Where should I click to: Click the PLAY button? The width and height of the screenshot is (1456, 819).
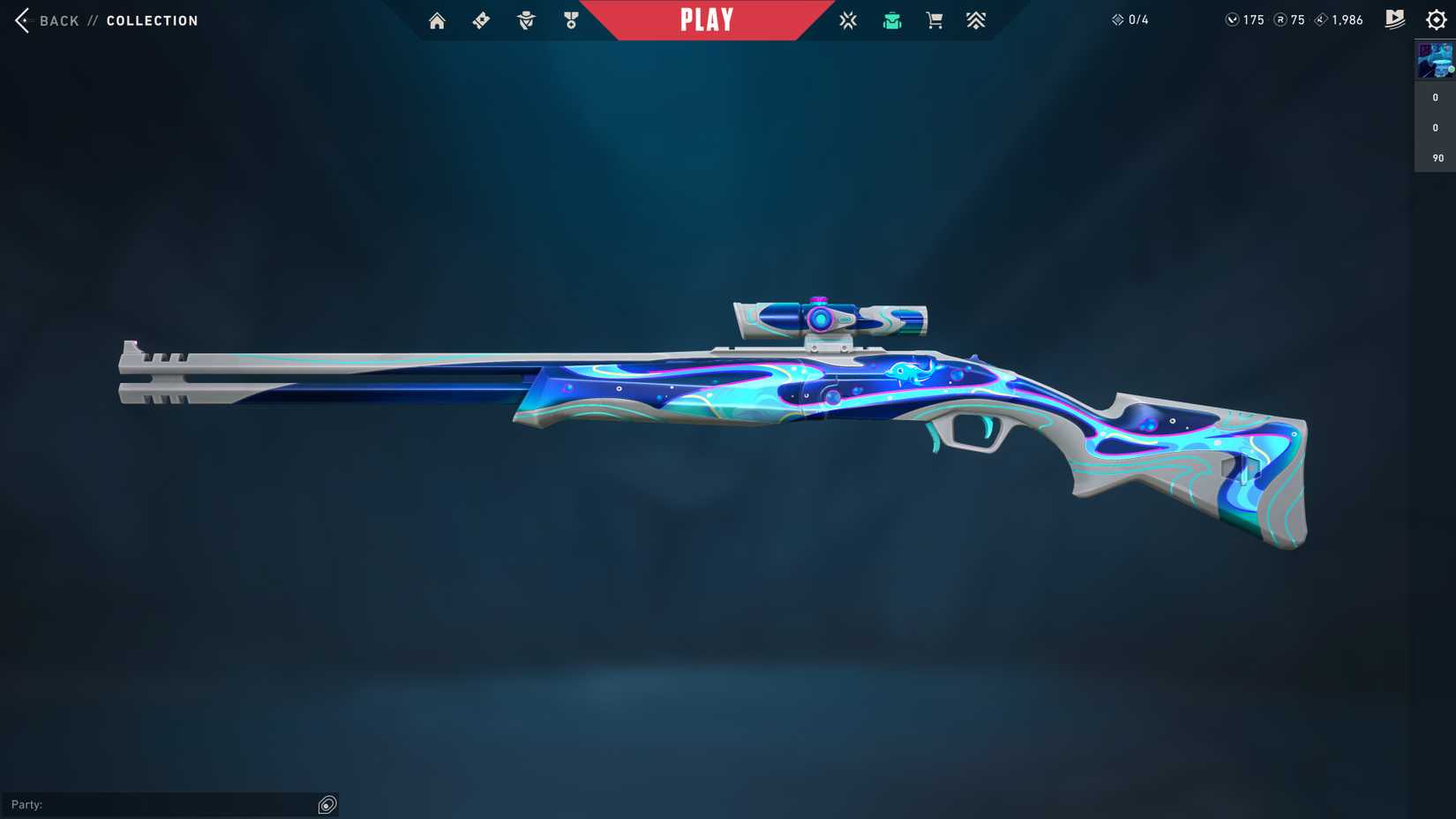706,19
